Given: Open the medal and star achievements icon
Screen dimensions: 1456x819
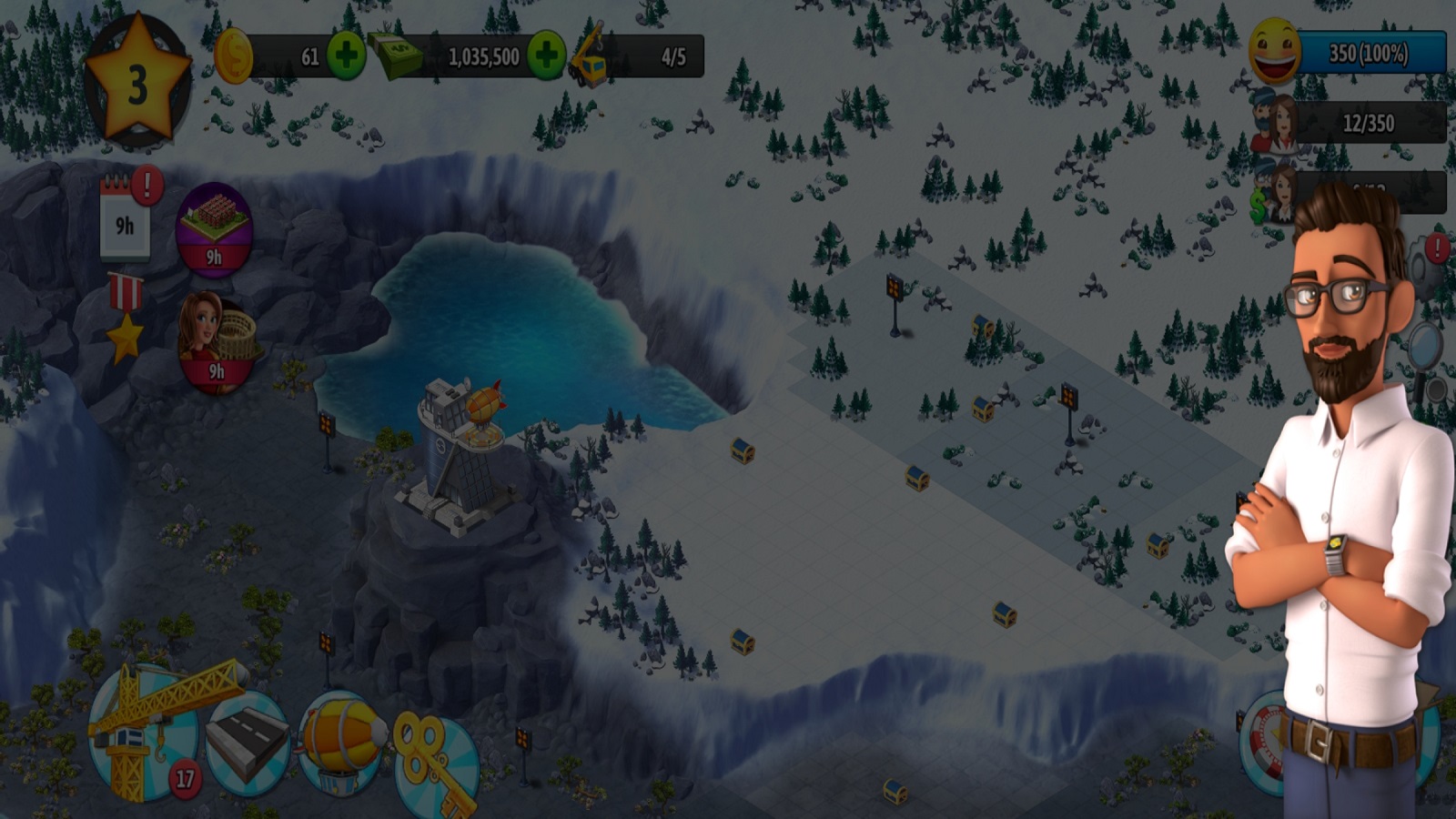Looking at the screenshot, I should pos(126,318).
